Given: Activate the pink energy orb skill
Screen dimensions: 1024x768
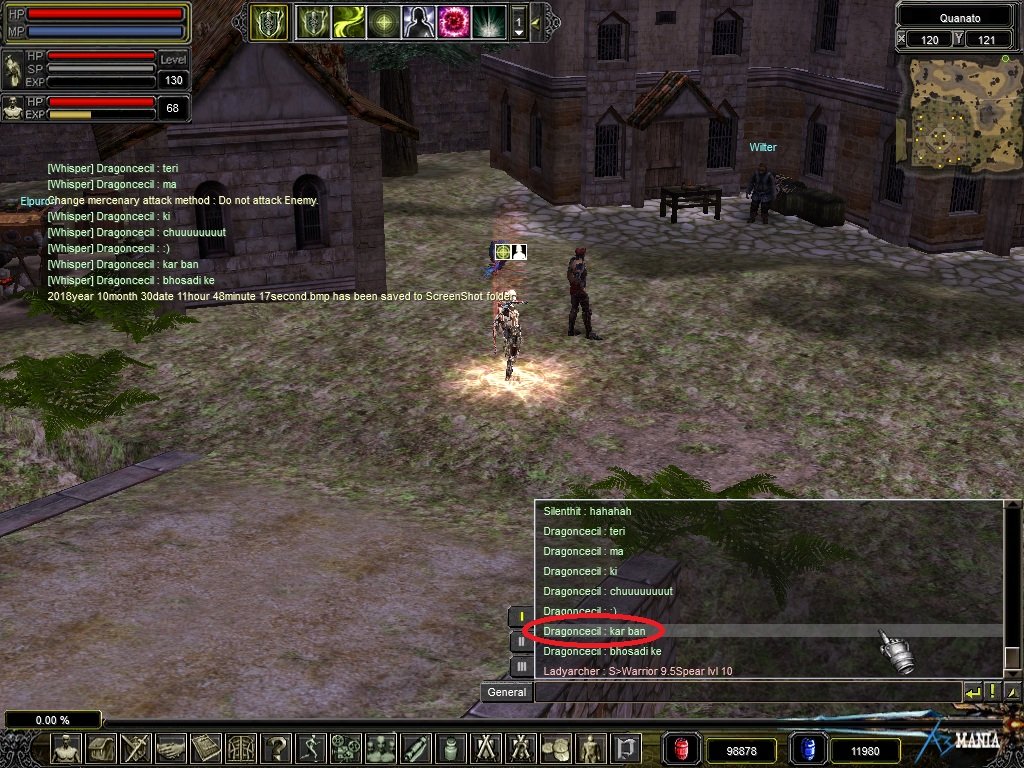Looking at the screenshot, I should 453,22.
